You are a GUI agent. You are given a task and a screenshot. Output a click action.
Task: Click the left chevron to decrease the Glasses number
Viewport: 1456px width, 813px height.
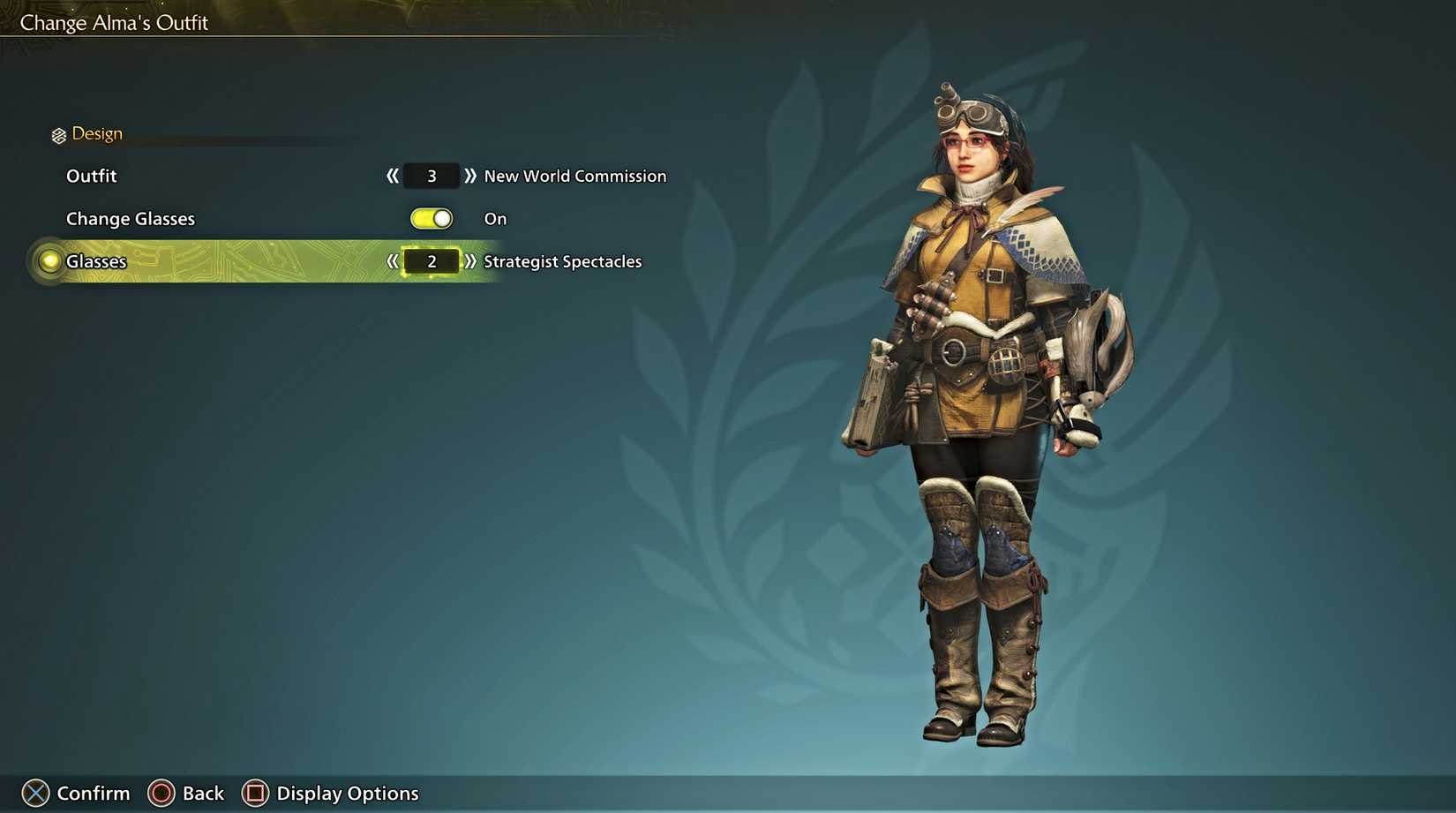pos(391,261)
